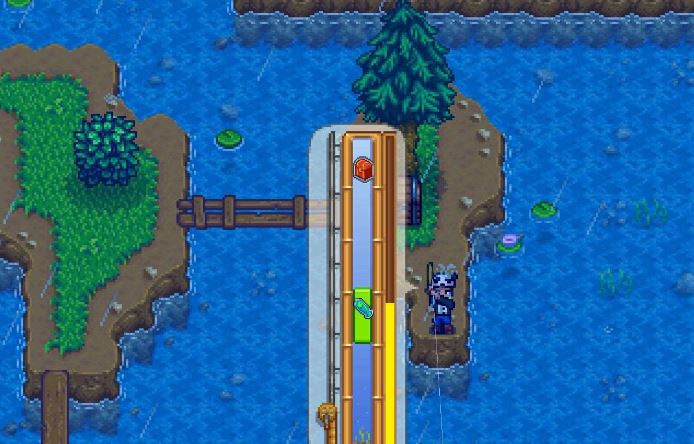Click the treasure chest in the fishing bar
This screenshot has width=694, height=444.
[x=363, y=170]
